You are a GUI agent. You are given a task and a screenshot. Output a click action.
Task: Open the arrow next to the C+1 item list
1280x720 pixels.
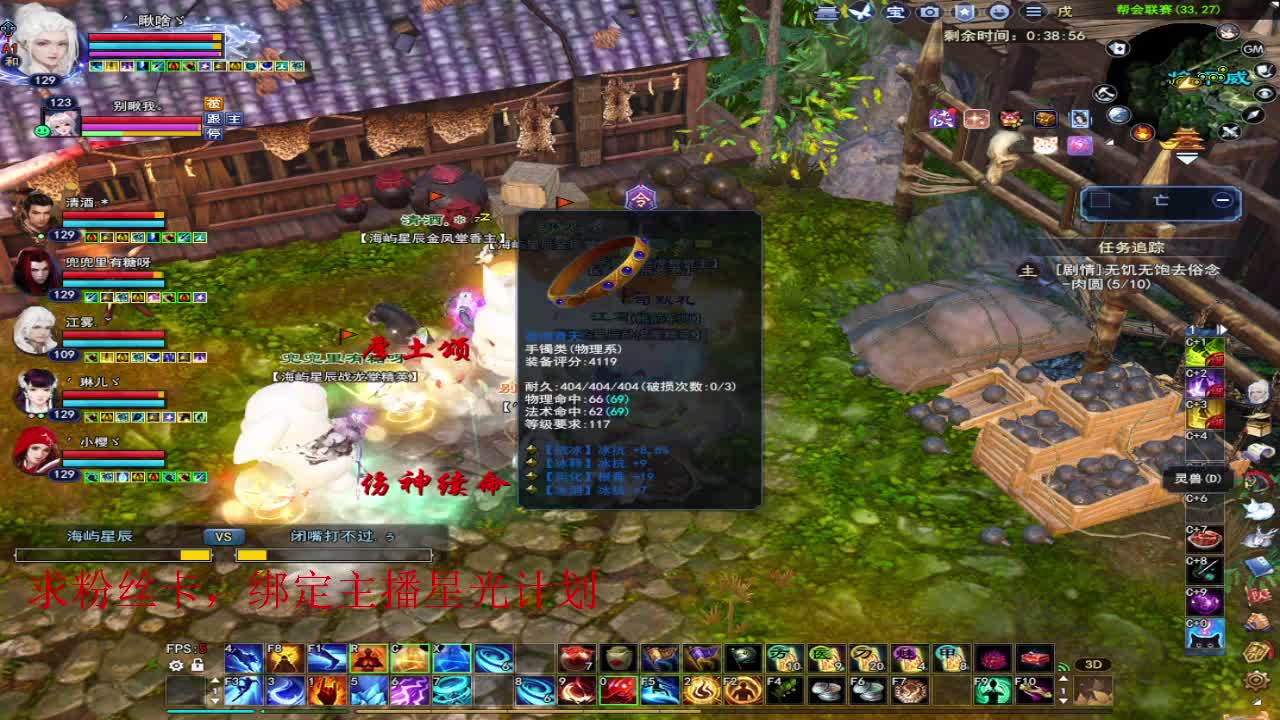click(x=1221, y=329)
